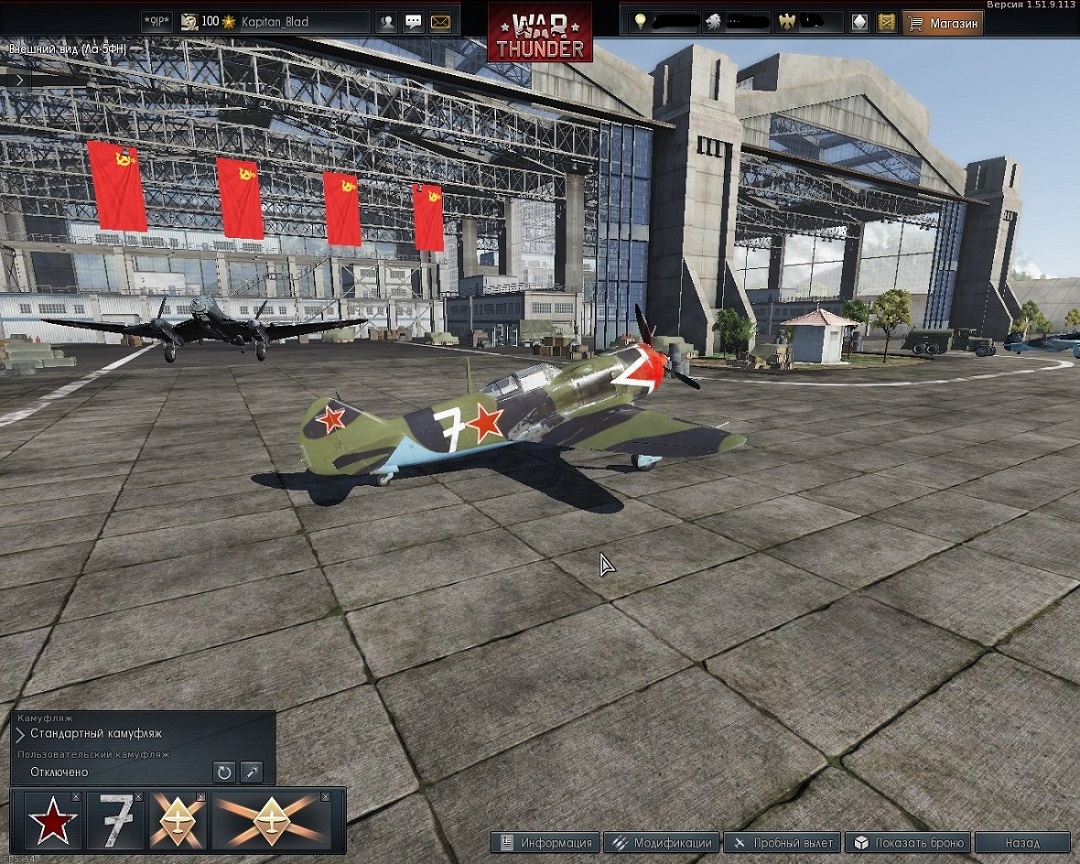The height and width of the screenshot is (864, 1080).
Task: Remove the red star decal
Action: tap(76, 797)
